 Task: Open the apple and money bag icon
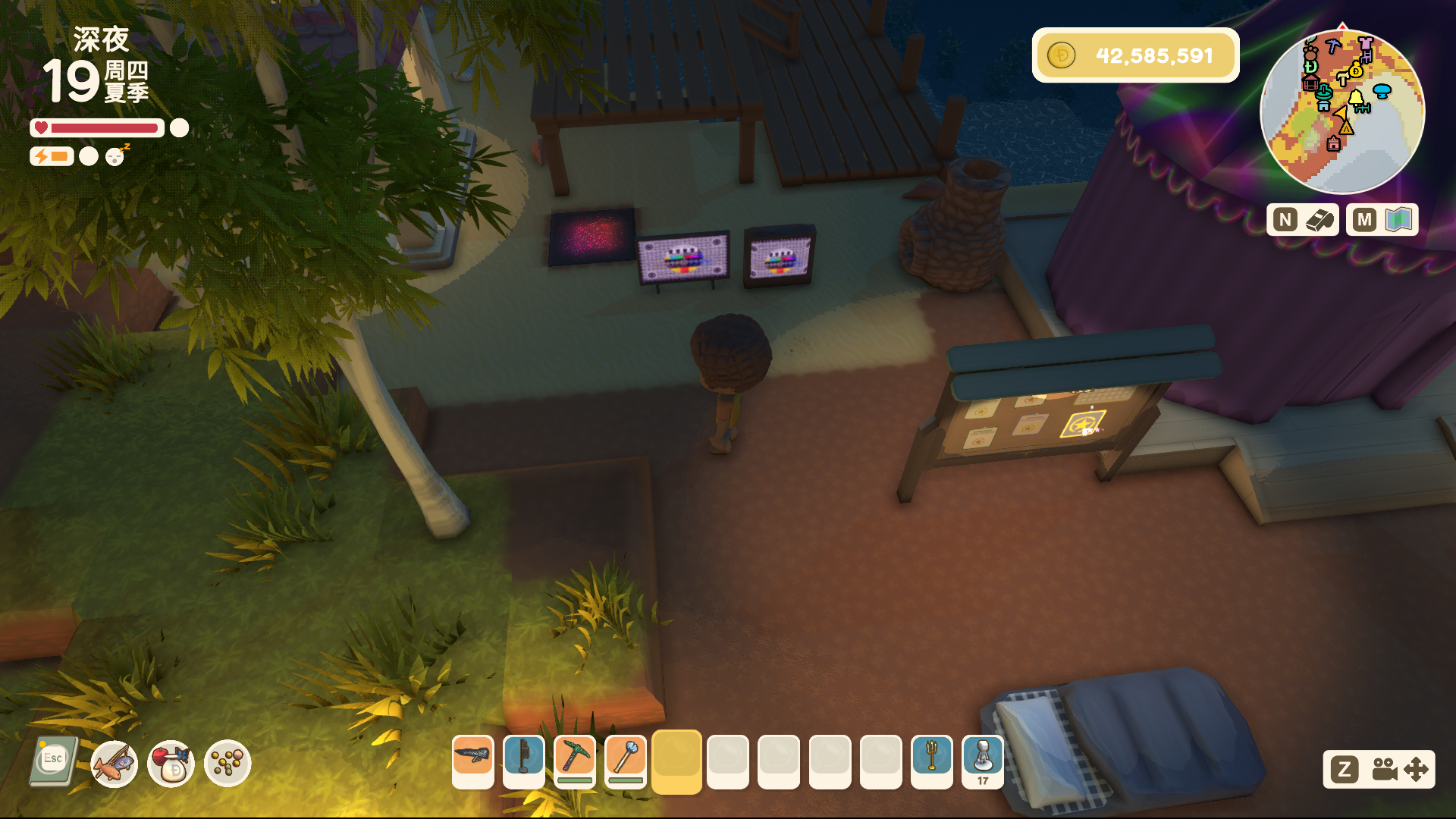[x=171, y=764]
